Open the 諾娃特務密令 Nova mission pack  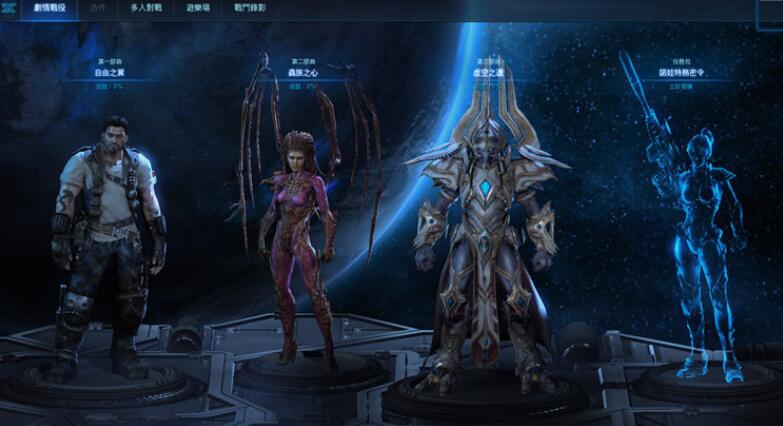tap(683, 72)
